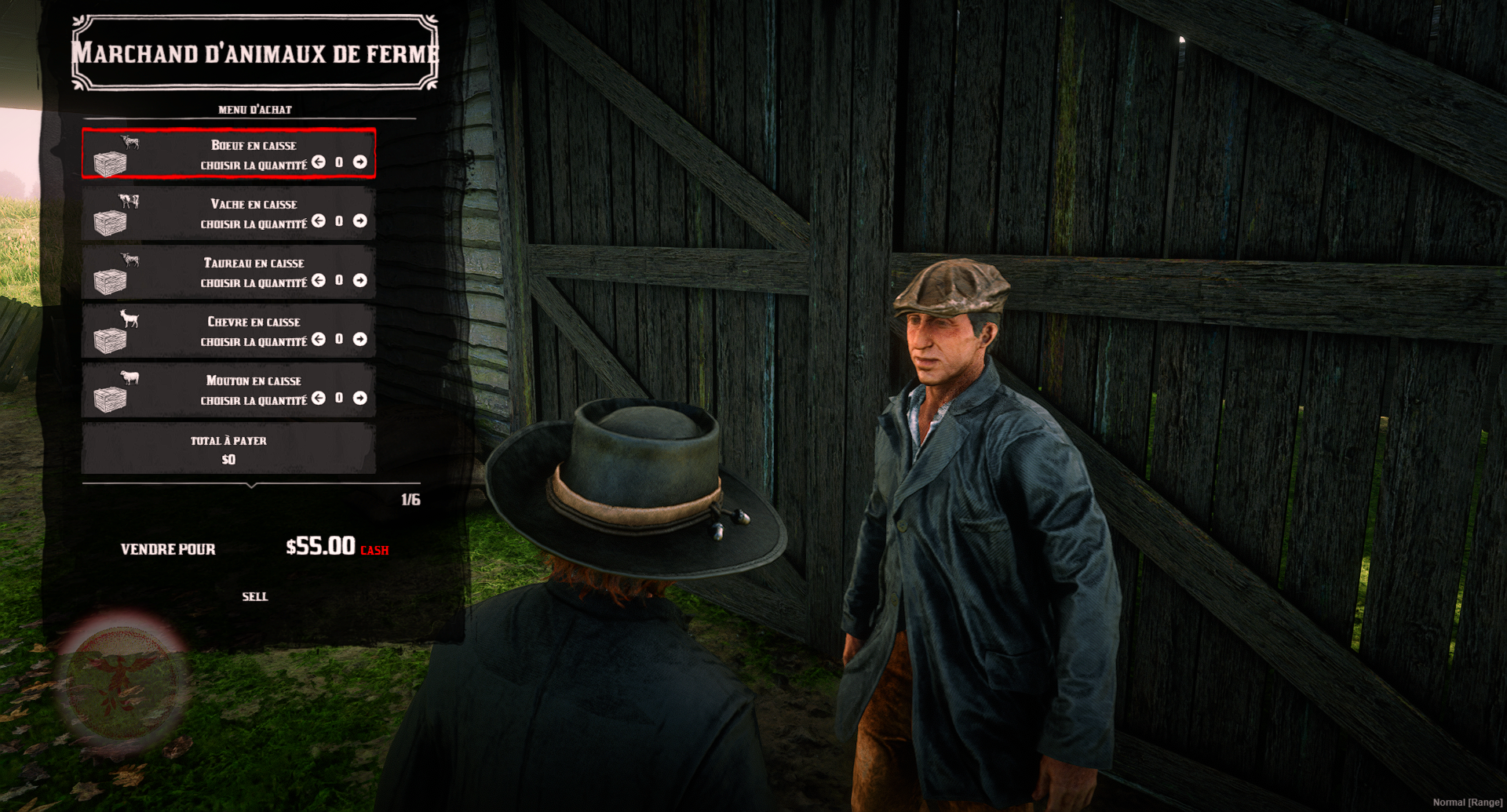Decrease Vache en caisse quantity
This screenshot has width=1507, height=812.
tap(319, 221)
